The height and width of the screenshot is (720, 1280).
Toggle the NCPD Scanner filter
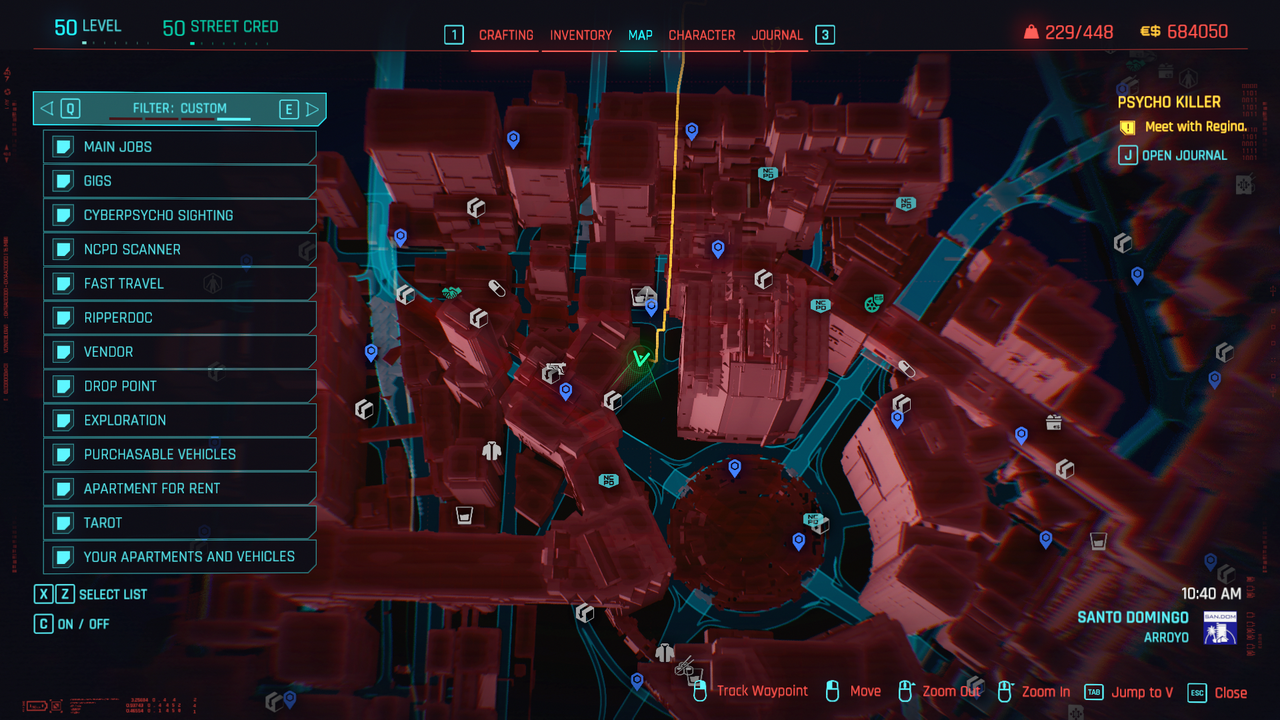180,249
